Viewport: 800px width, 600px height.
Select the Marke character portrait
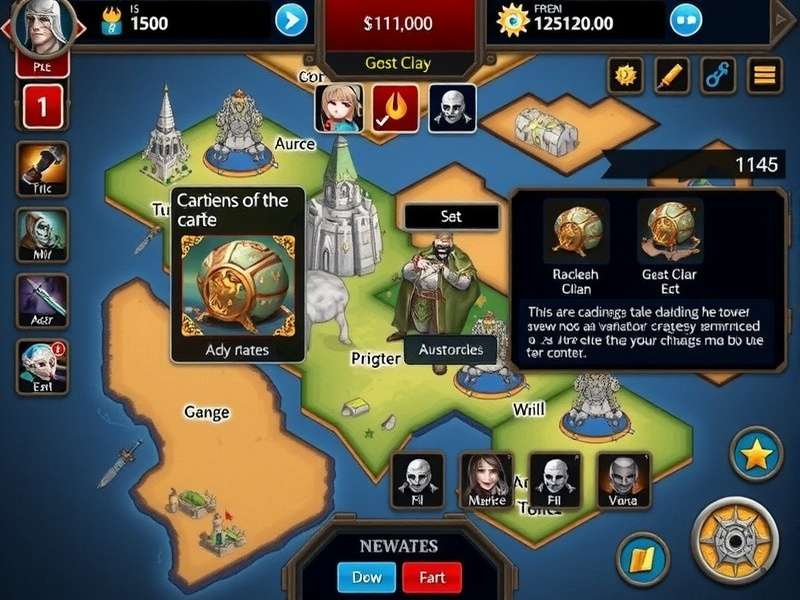tap(485, 479)
